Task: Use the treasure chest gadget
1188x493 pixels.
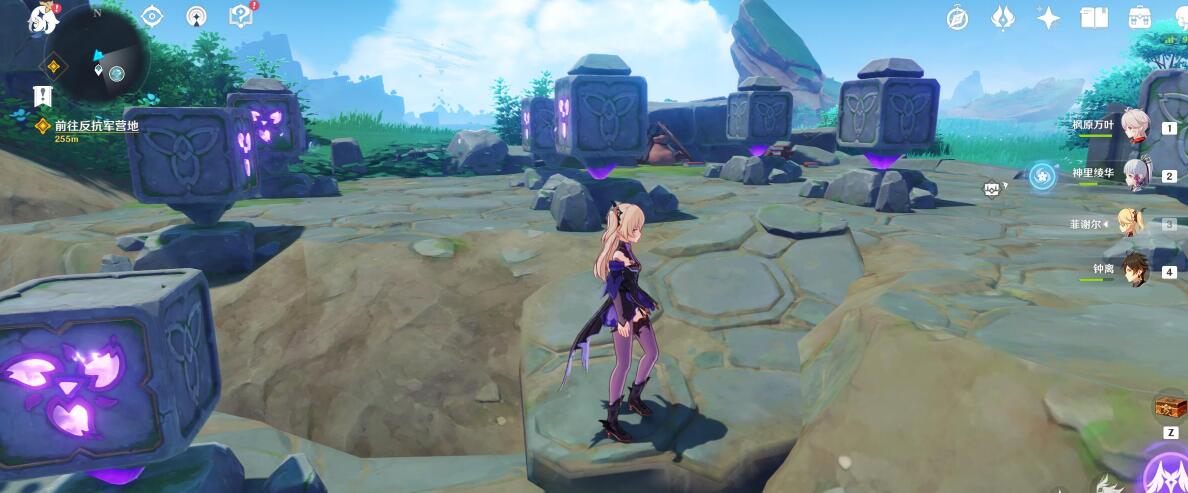Action: click(1169, 406)
